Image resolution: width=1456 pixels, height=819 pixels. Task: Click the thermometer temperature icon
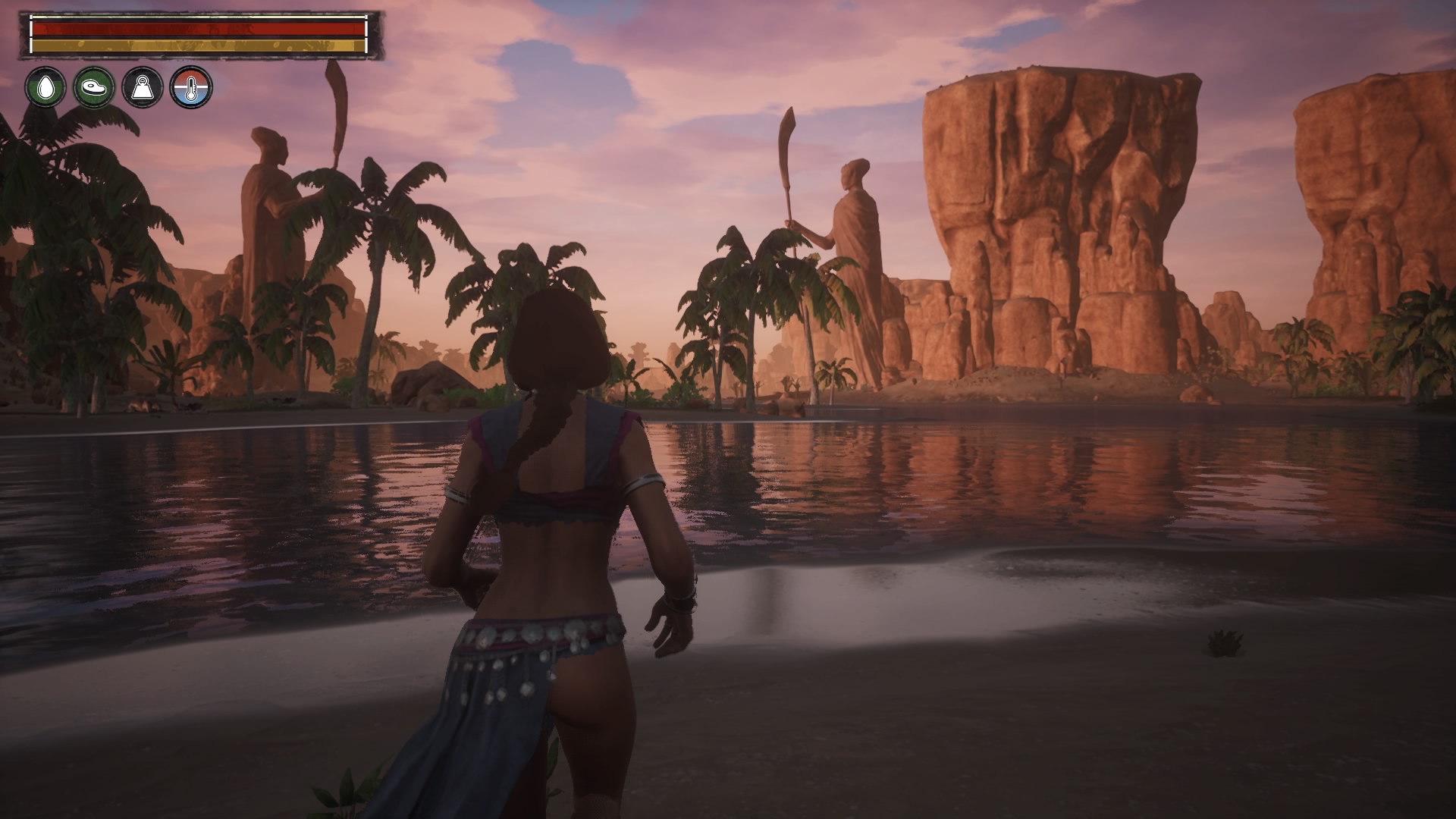click(x=191, y=87)
